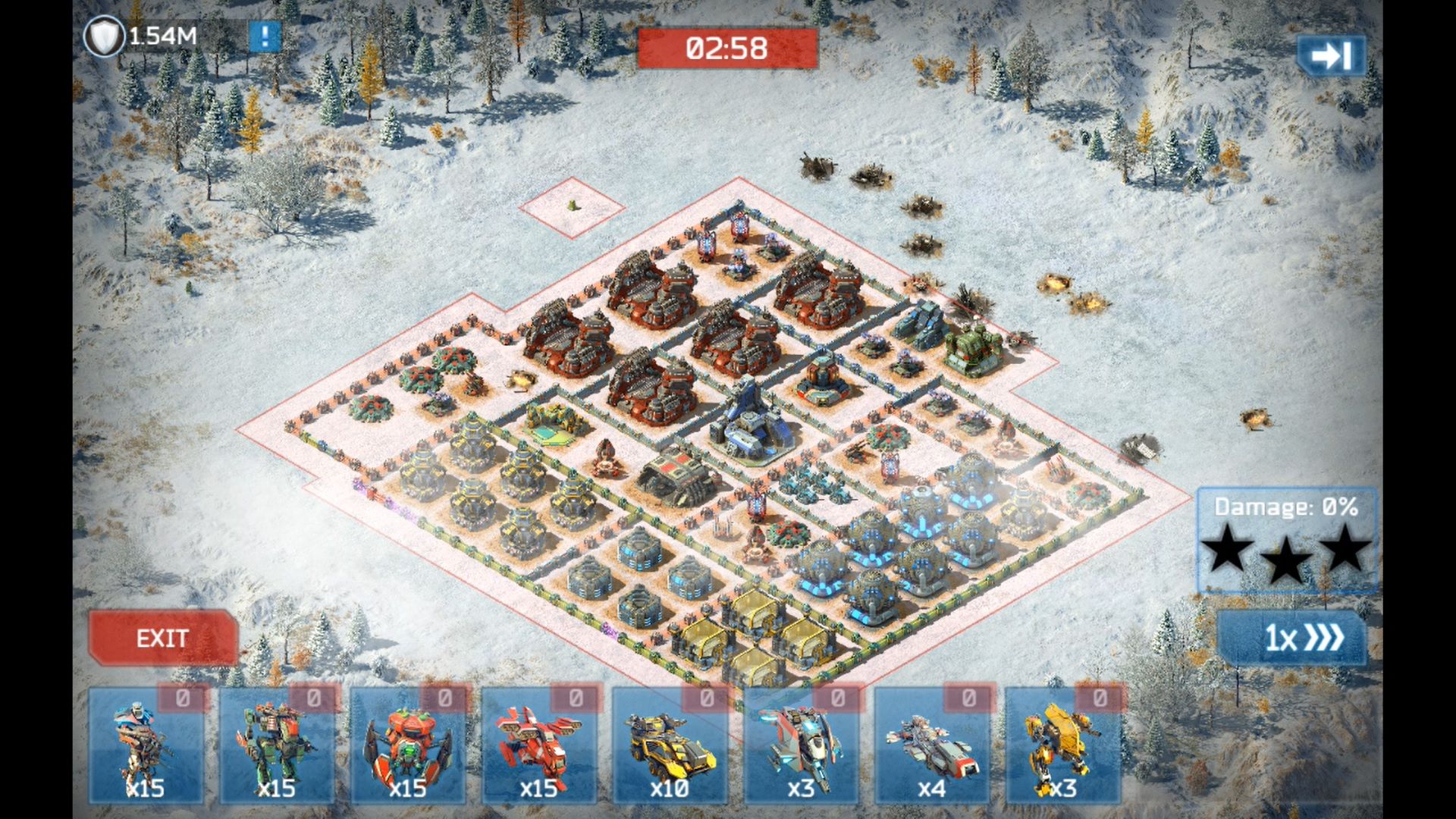
Task: Exit the battle with the red EXIT button
Action: click(162, 638)
